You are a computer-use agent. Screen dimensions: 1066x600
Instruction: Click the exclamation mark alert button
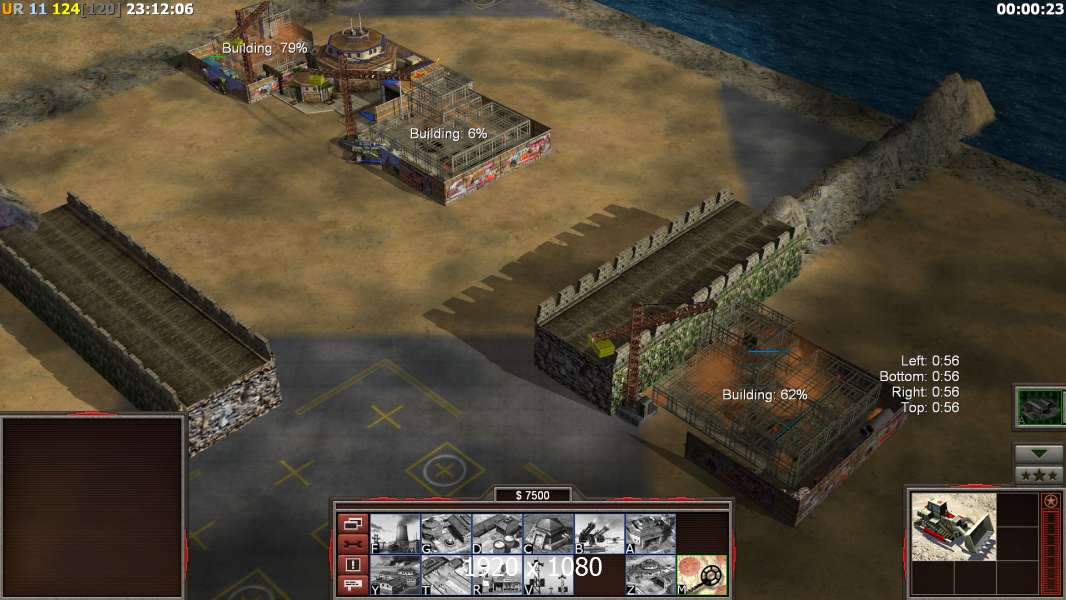[x=352, y=565]
